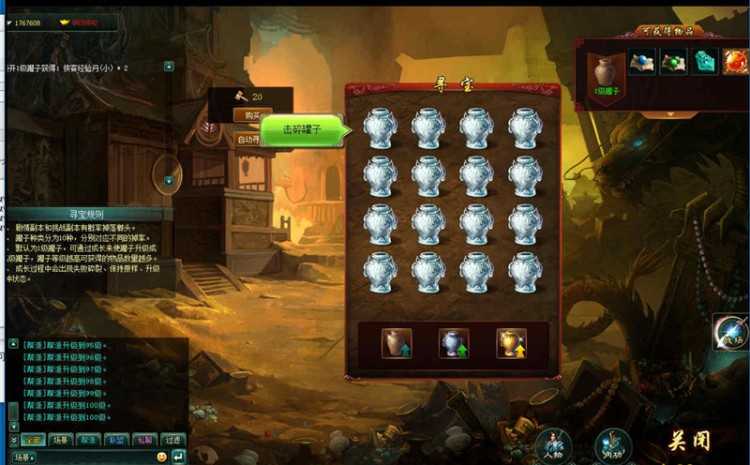The image size is (750, 465).
Task: Select the silver-blue jar upgrade icon
Action: pos(454,343)
